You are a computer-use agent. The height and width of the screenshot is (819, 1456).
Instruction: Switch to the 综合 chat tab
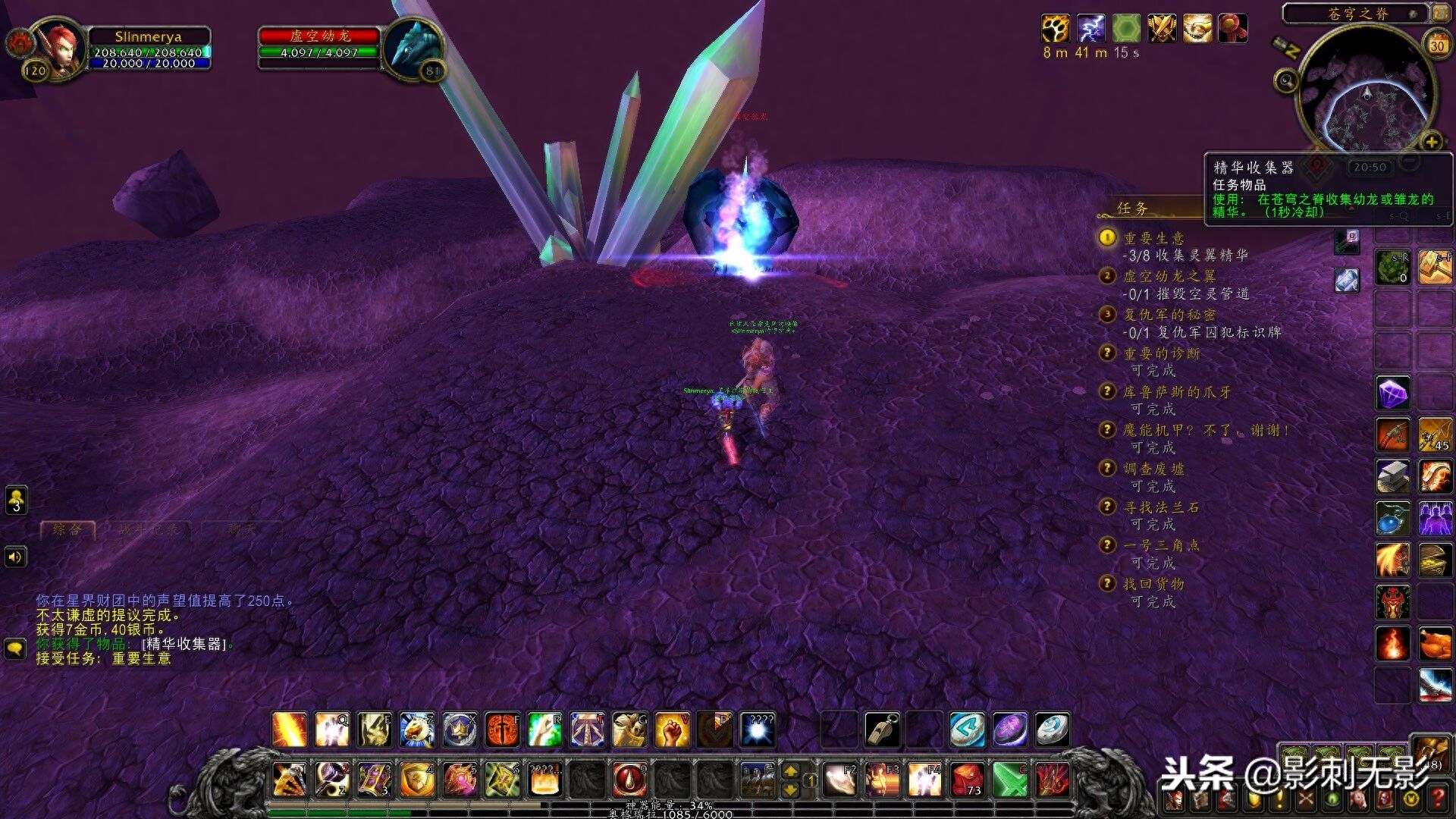click(x=68, y=529)
